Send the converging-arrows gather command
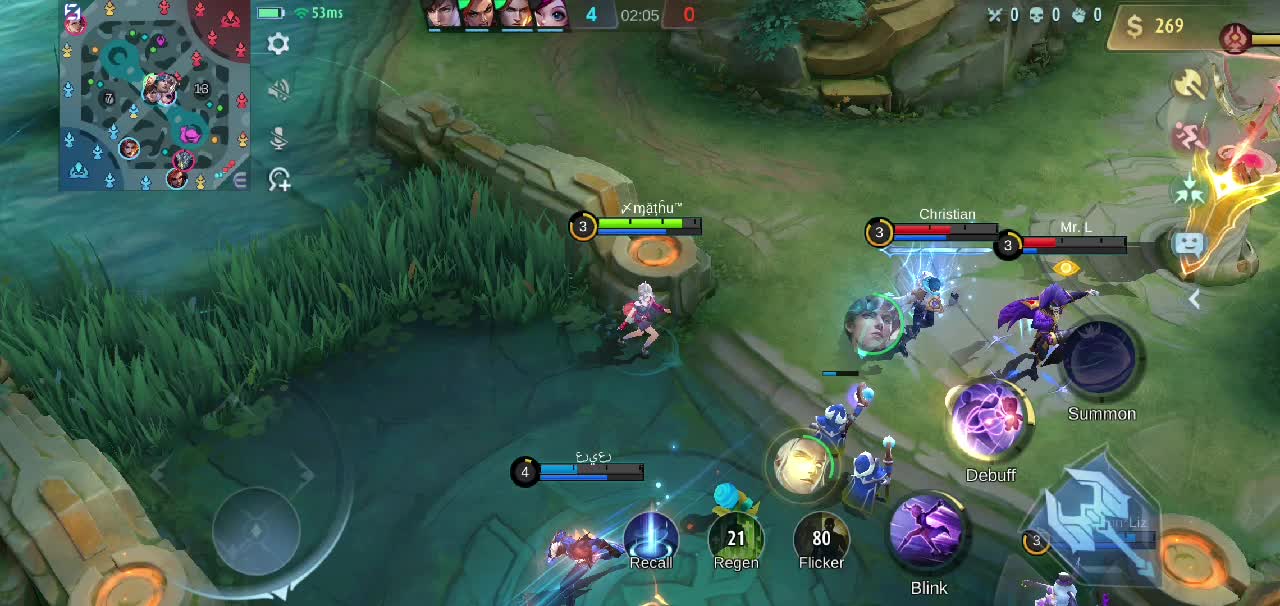The height and width of the screenshot is (606, 1280). (1190, 189)
